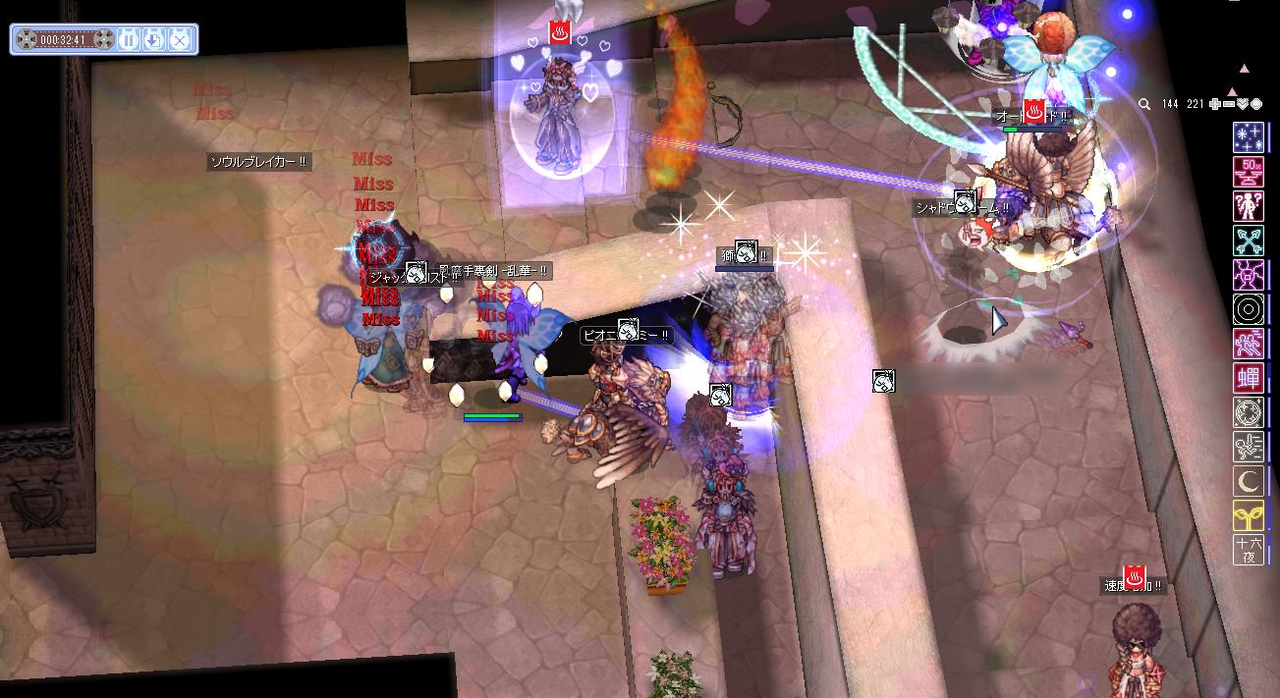1280x698 pixels.
Task: Pause the replay playback
Action: (x=129, y=40)
